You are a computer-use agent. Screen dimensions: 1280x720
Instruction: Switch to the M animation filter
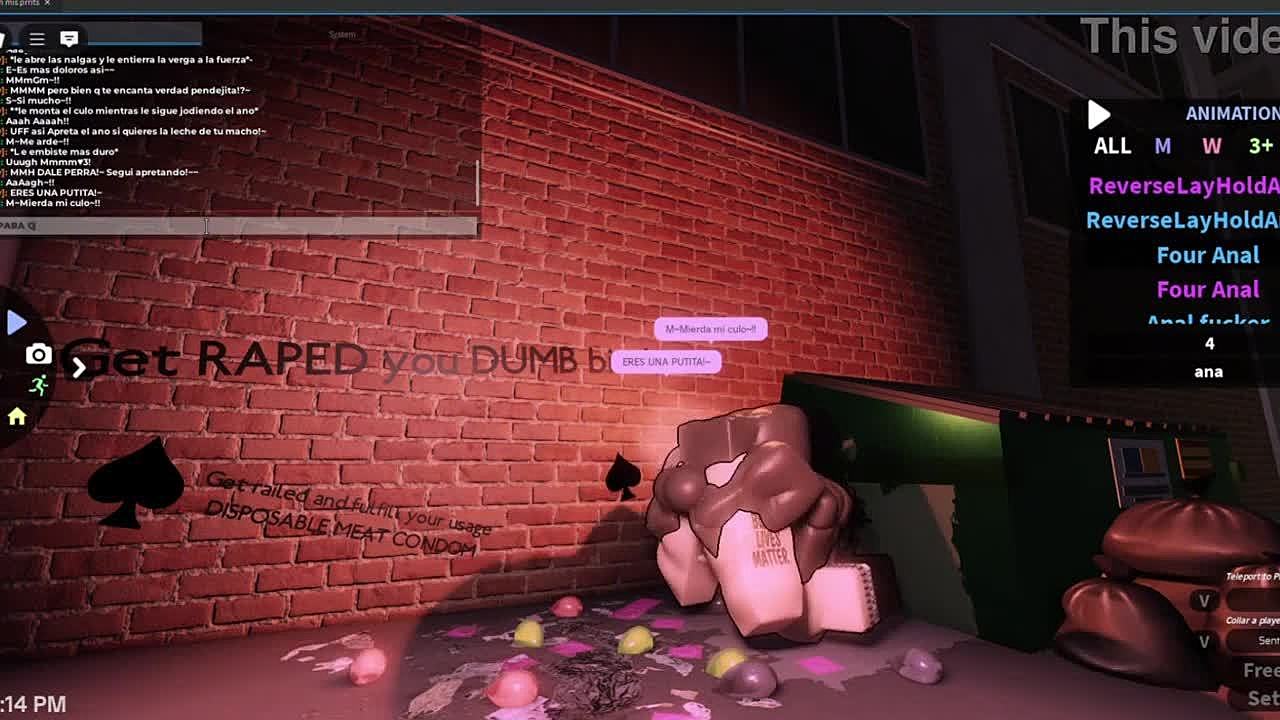click(1162, 146)
